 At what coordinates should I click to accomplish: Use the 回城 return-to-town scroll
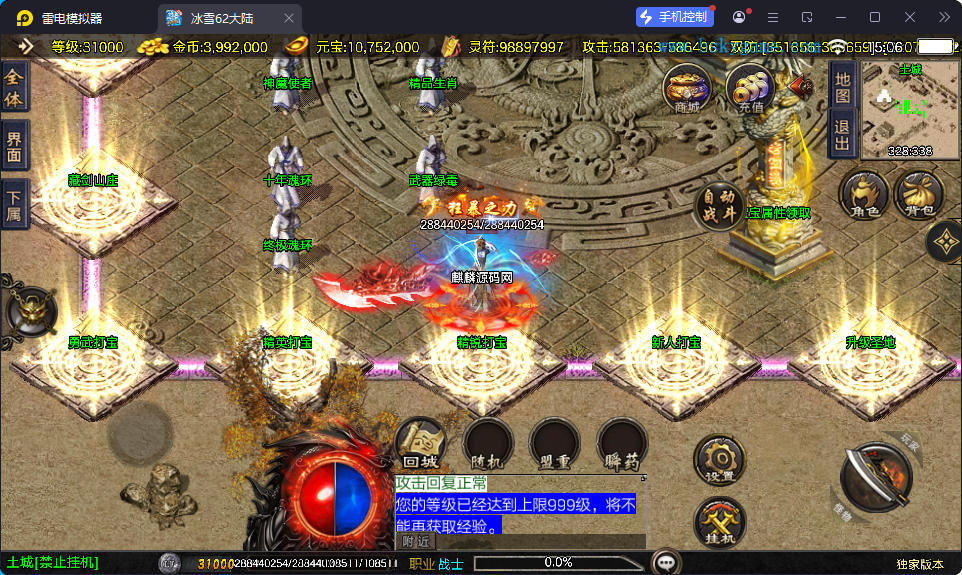[x=420, y=445]
